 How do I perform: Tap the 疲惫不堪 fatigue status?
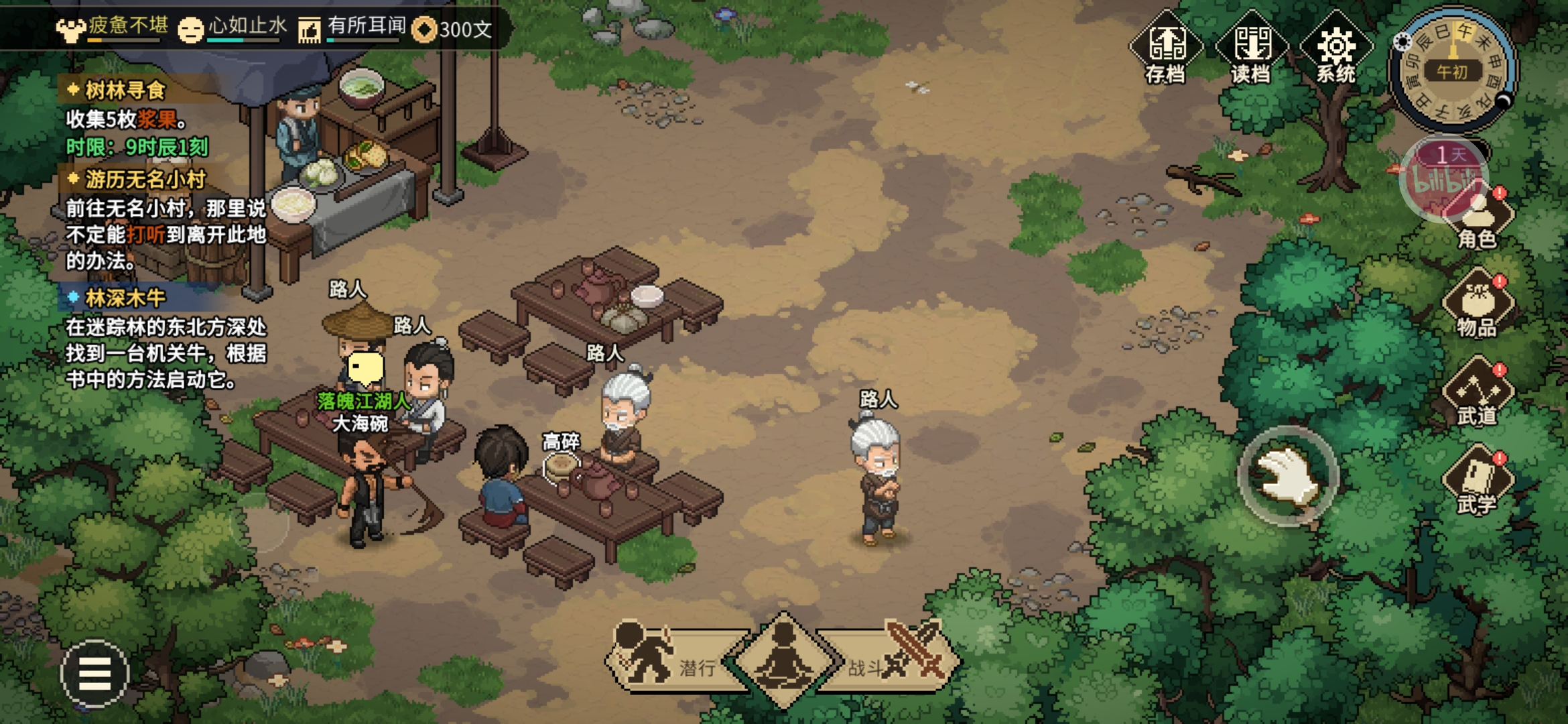click(113, 28)
